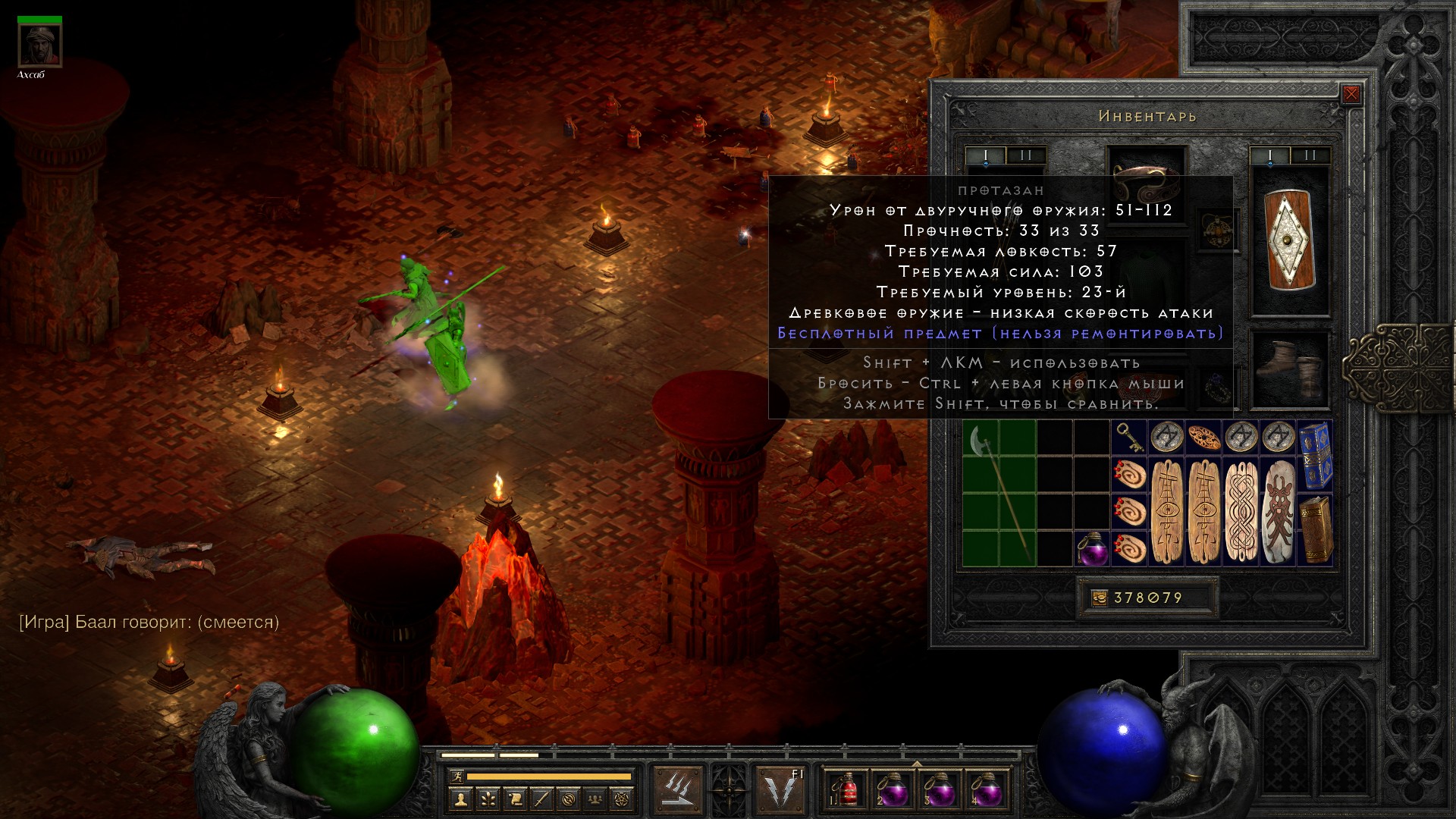The height and width of the screenshot is (819, 1456).
Task: Close the inventory window
Action: [x=1351, y=95]
